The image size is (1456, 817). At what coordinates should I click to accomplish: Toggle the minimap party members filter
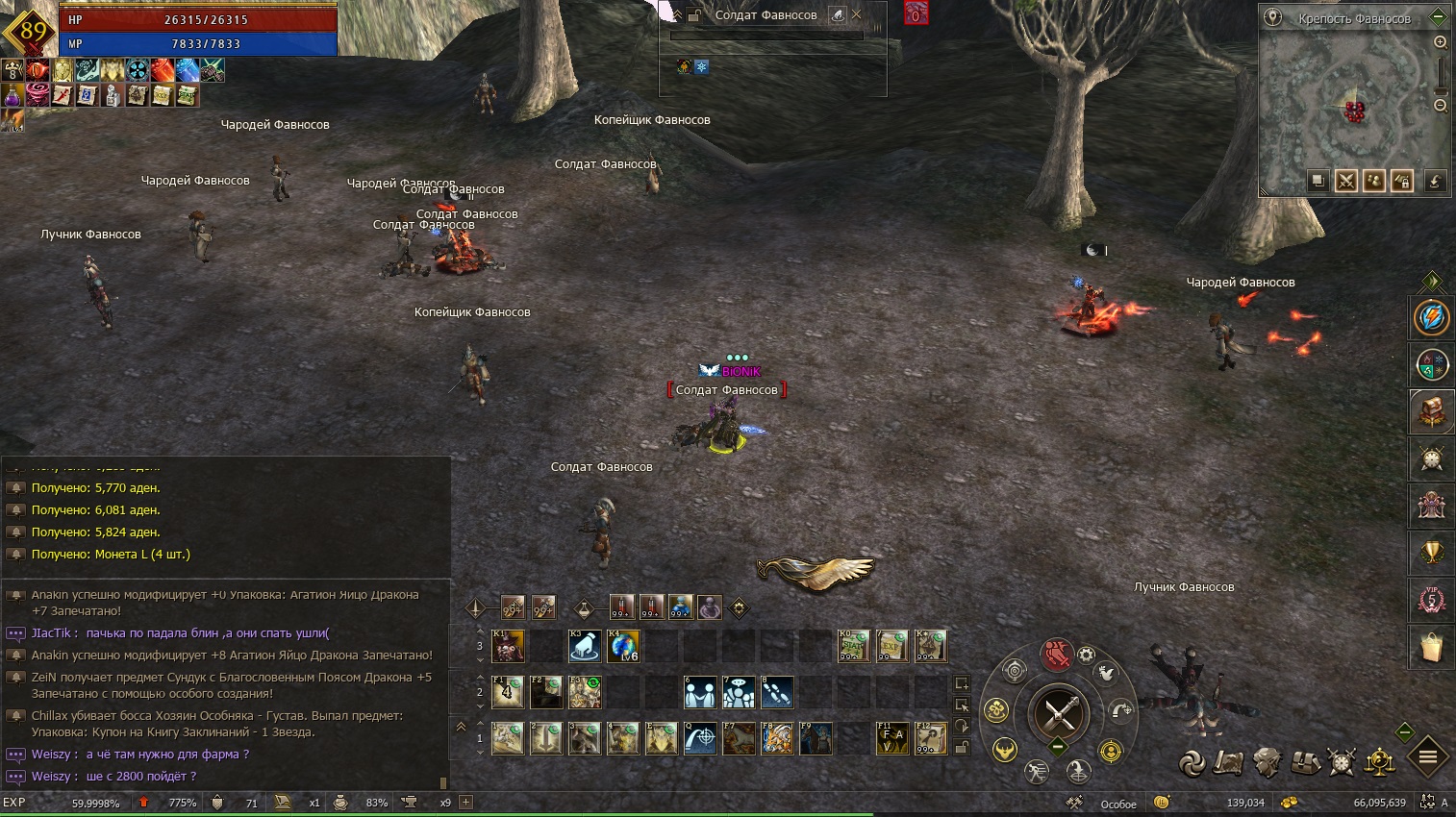point(1373,181)
